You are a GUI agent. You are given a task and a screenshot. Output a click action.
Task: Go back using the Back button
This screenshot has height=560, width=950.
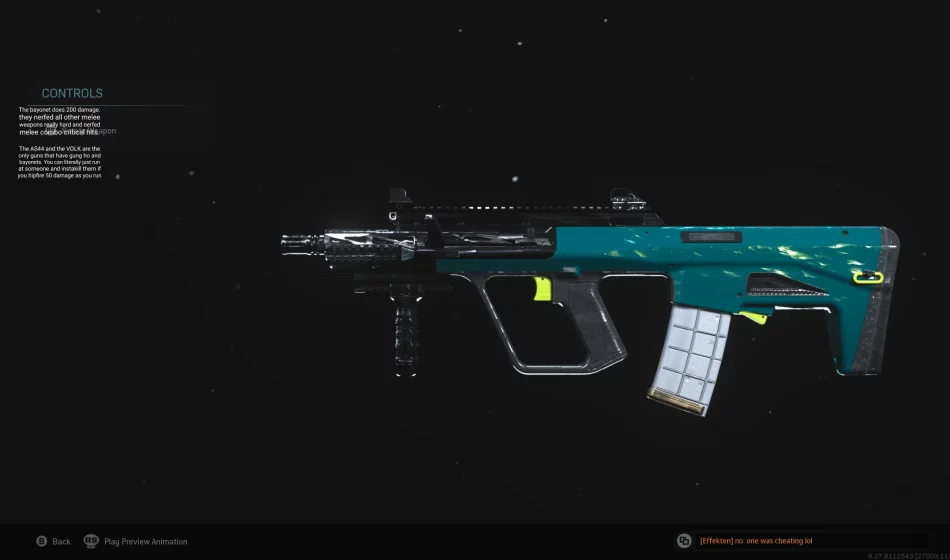click(54, 541)
